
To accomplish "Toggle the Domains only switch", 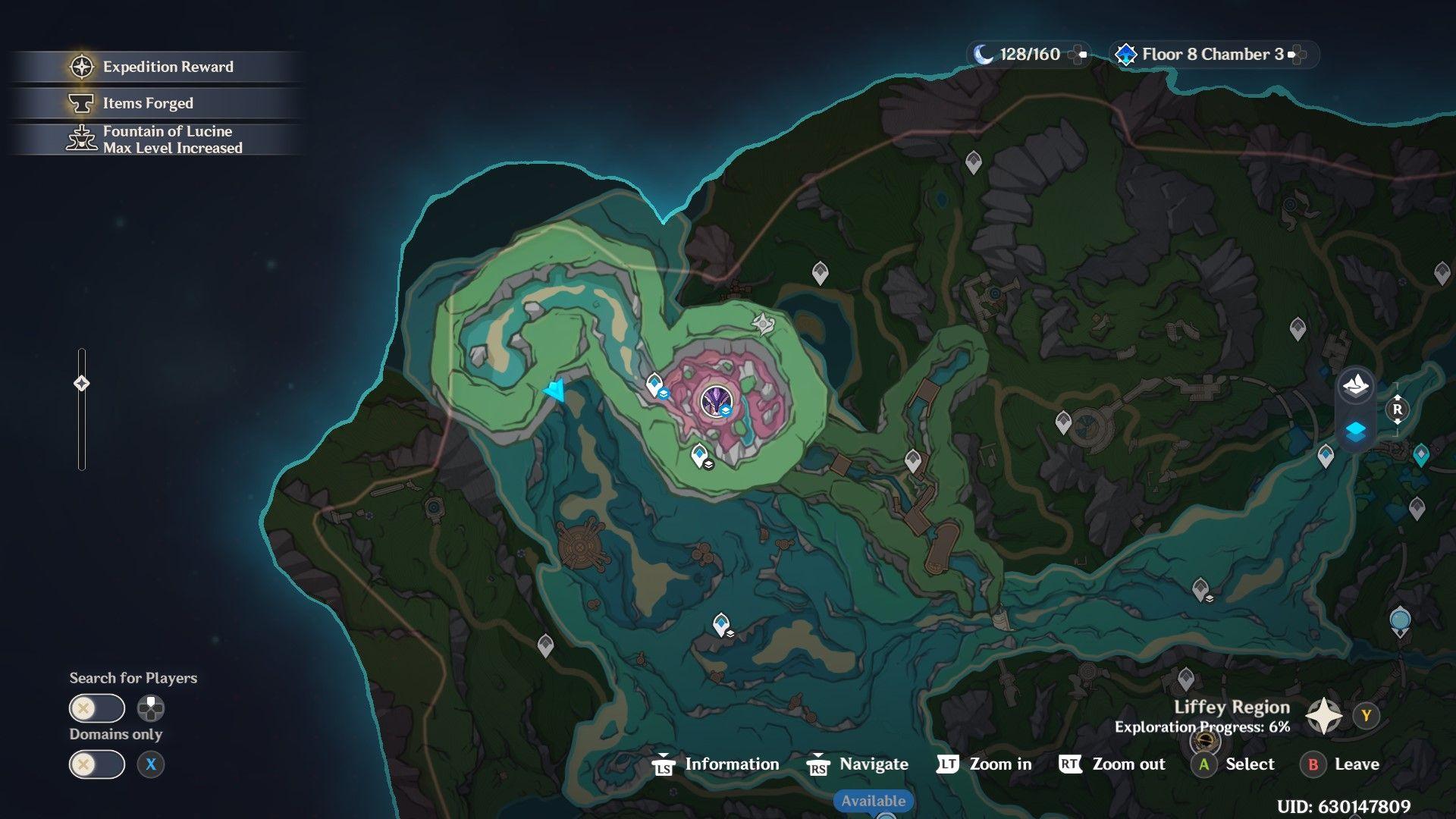I will pos(97,764).
